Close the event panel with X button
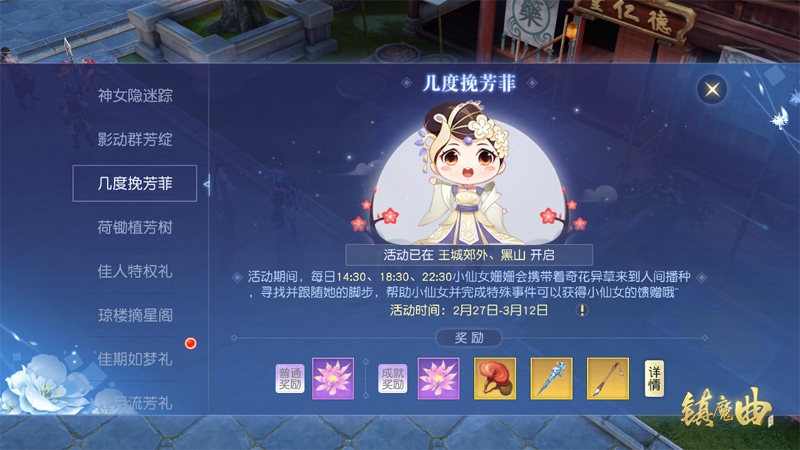Viewport: 800px width, 450px height. pyautogui.click(x=712, y=90)
